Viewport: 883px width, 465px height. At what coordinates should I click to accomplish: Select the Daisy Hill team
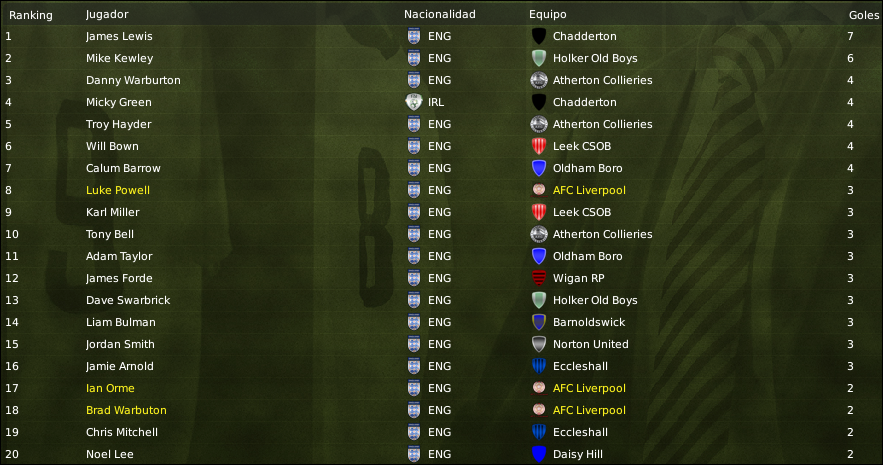tap(579, 454)
